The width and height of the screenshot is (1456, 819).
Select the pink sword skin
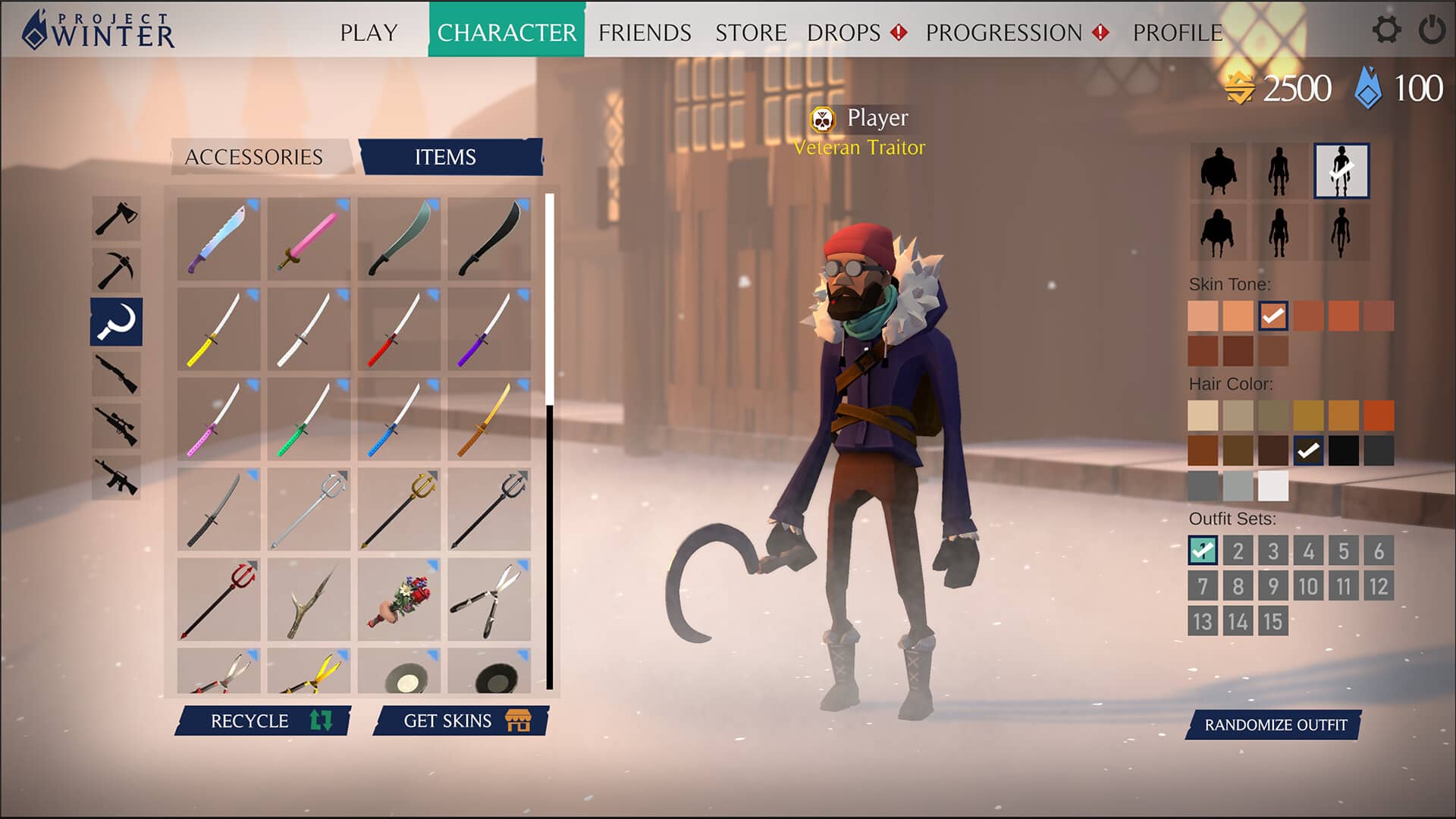coord(309,240)
